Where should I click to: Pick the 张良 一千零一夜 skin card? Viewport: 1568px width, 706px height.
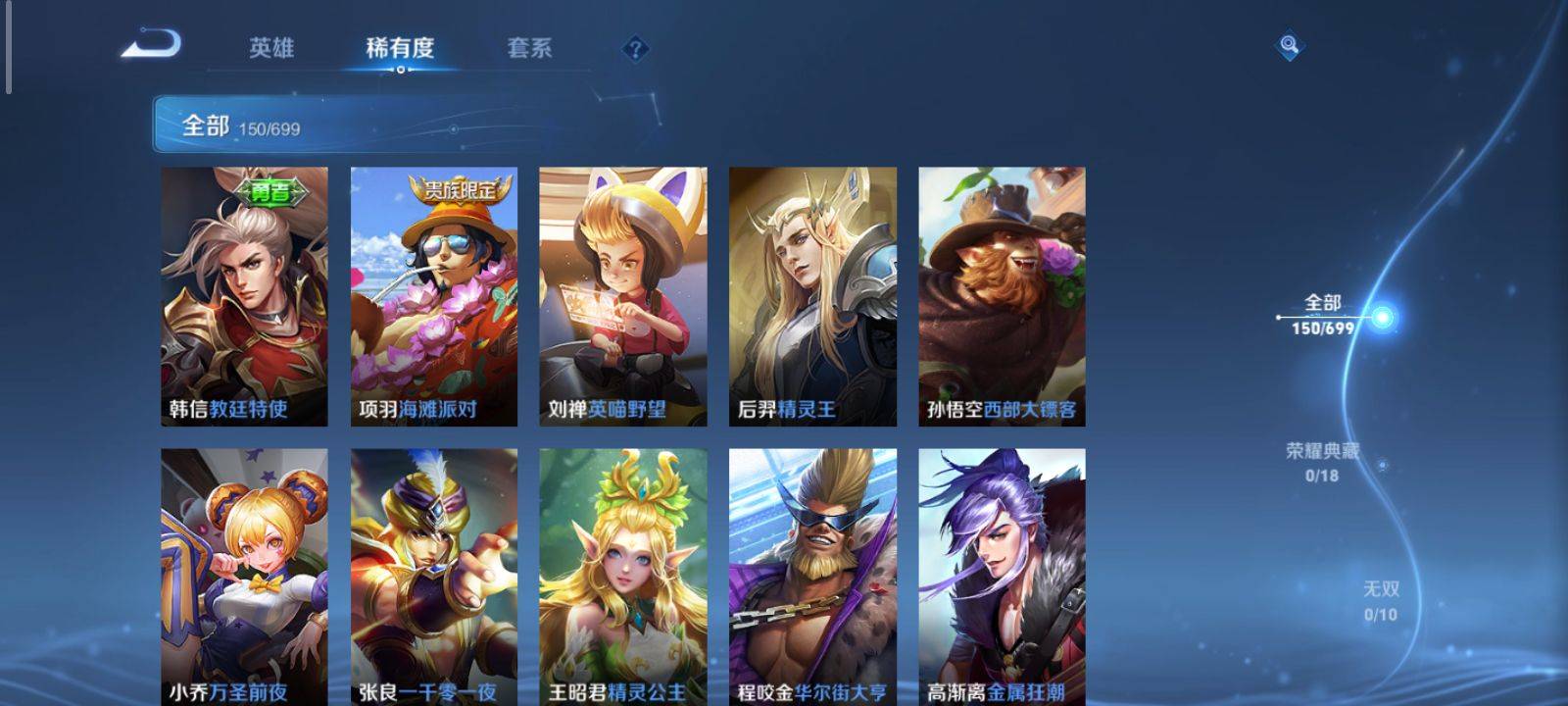click(433, 577)
